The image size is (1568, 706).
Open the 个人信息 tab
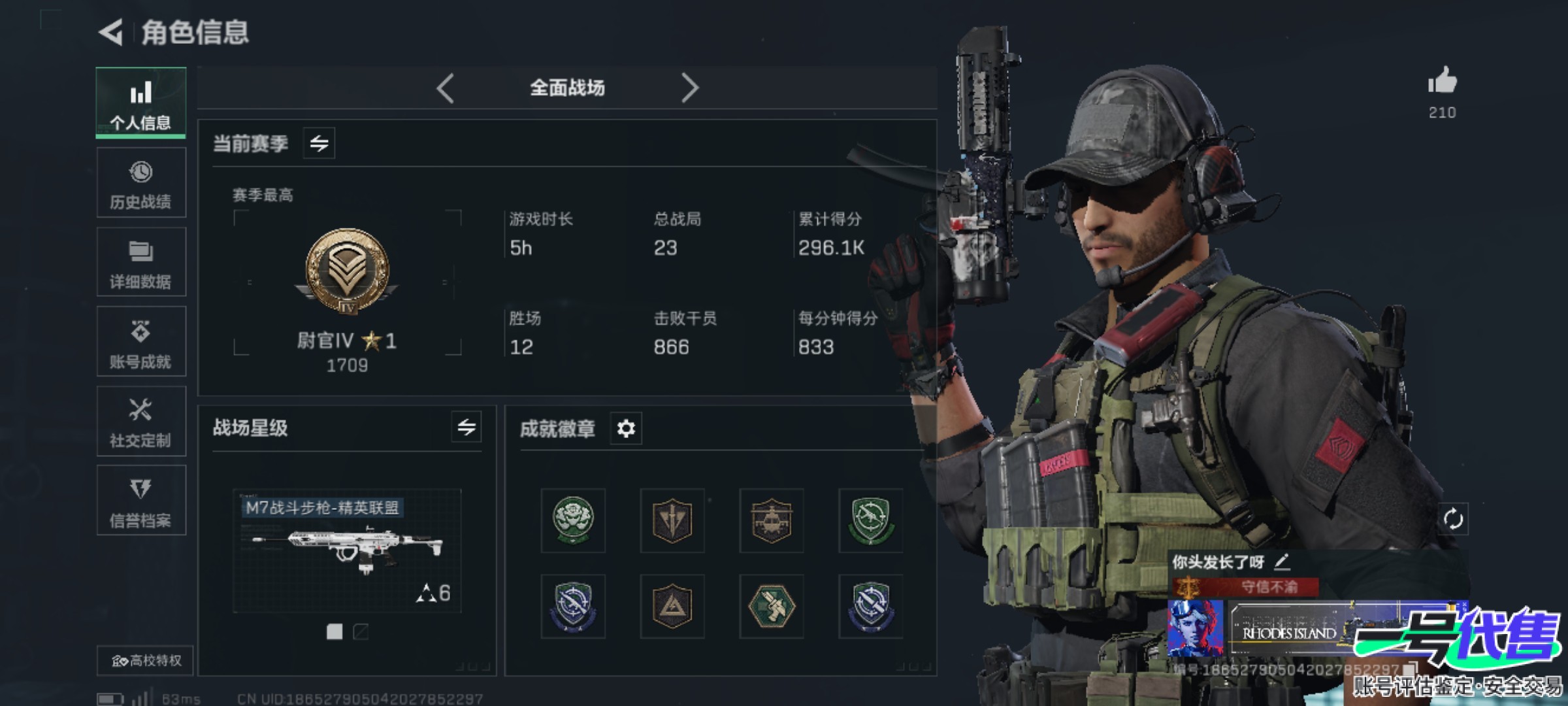coord(141,103)
